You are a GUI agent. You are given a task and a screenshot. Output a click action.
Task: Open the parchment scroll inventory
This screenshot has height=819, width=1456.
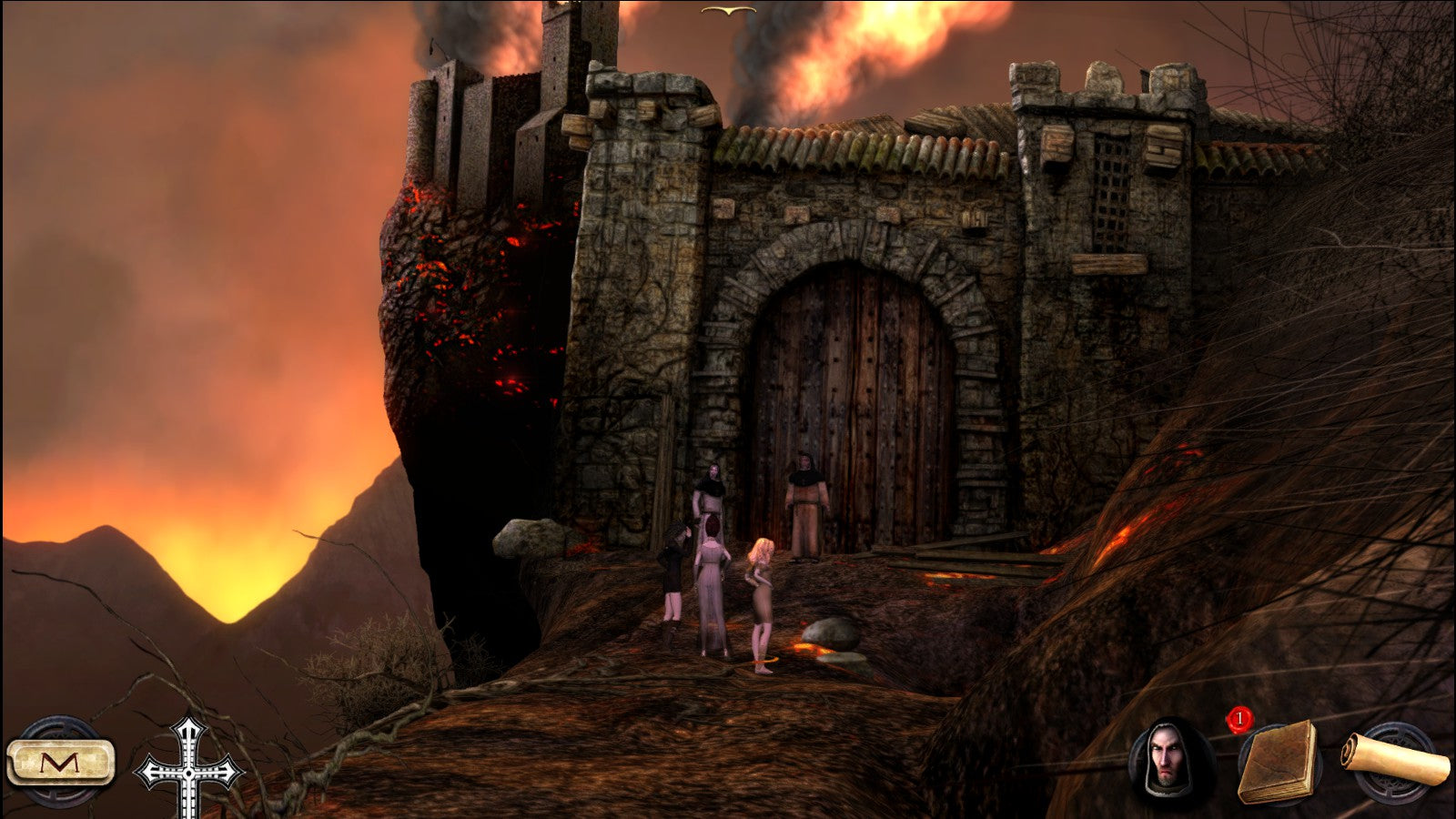click(x=1395, y=758)
